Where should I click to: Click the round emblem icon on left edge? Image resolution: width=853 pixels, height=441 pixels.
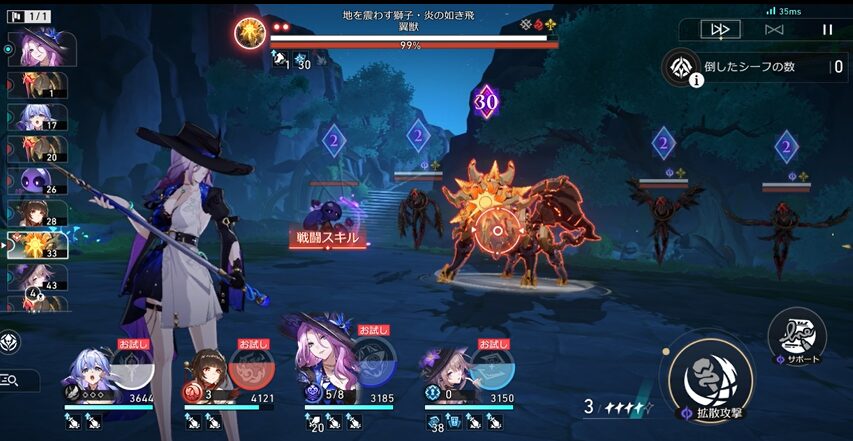point(8,341)
